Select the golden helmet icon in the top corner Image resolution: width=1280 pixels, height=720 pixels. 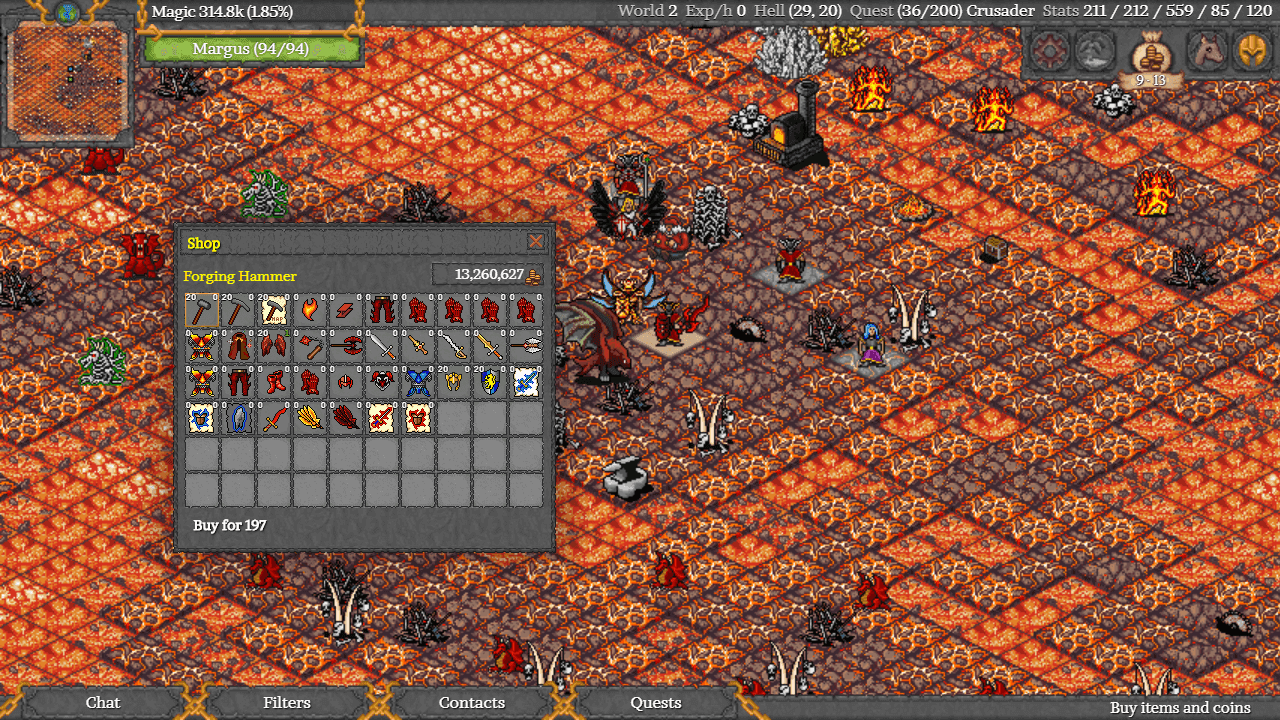tap(1251, 50)
